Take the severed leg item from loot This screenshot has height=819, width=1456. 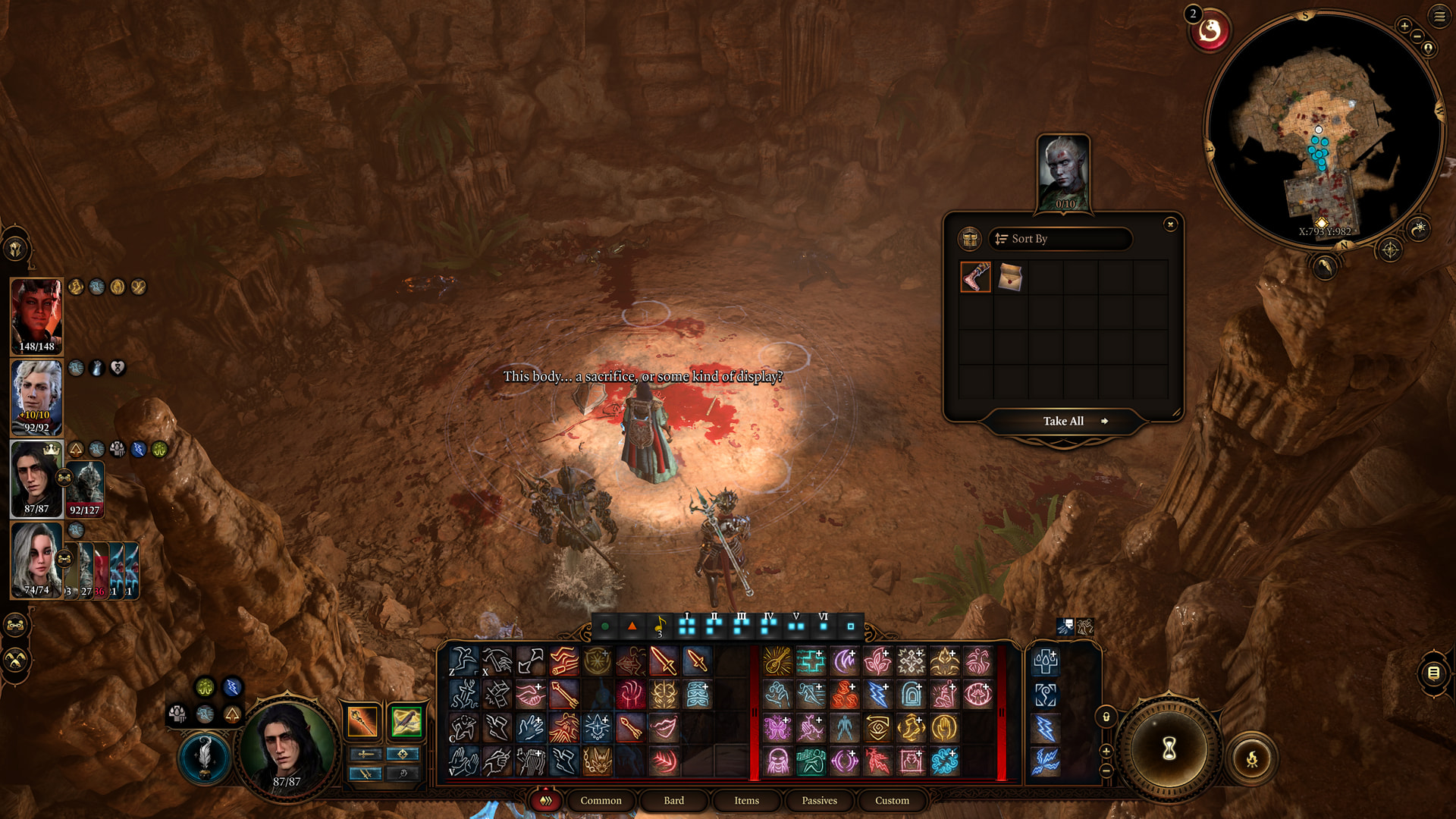coord(975,278)
